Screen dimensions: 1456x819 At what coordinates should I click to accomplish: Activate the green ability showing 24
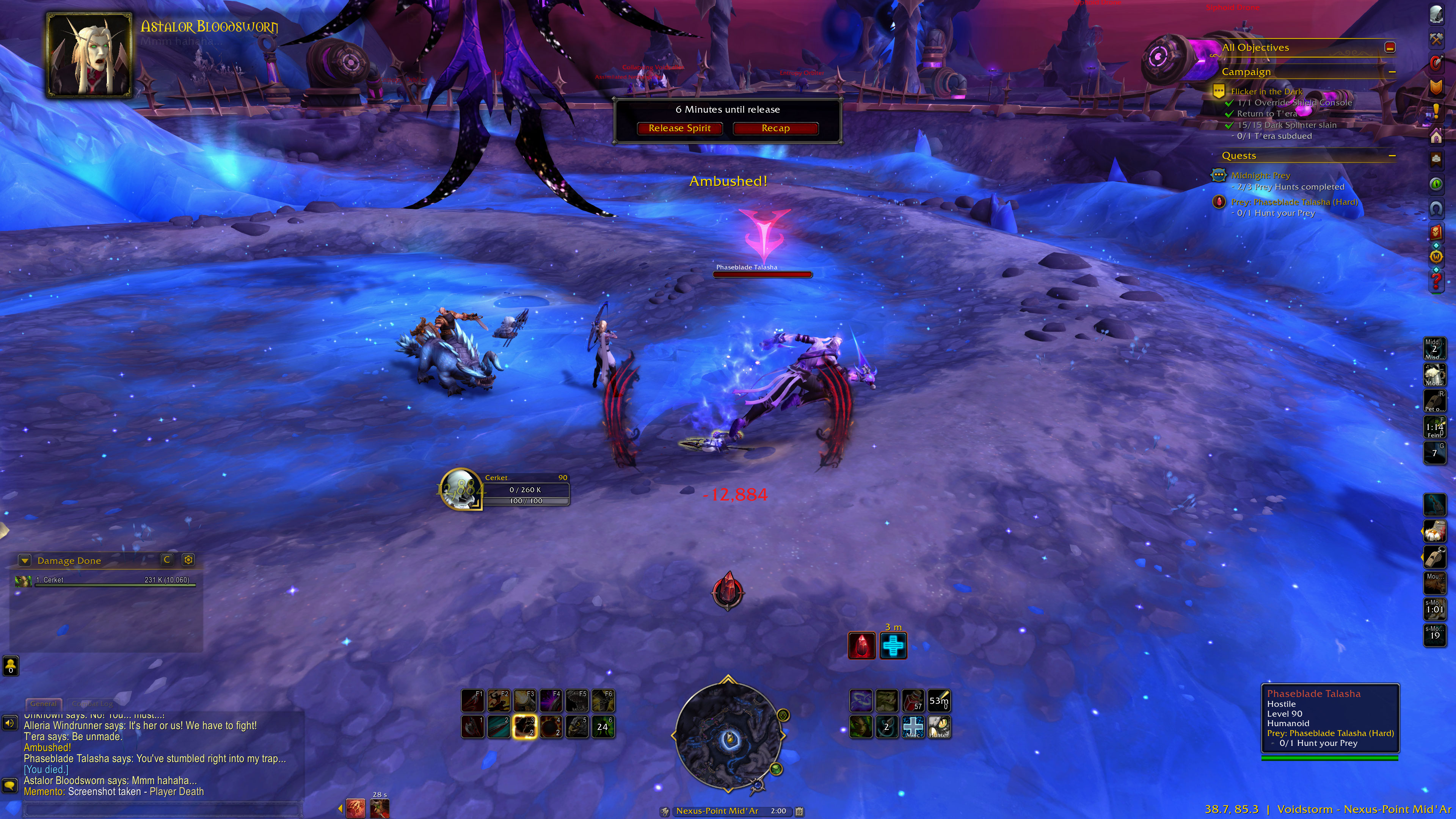[x=602, y=727]
